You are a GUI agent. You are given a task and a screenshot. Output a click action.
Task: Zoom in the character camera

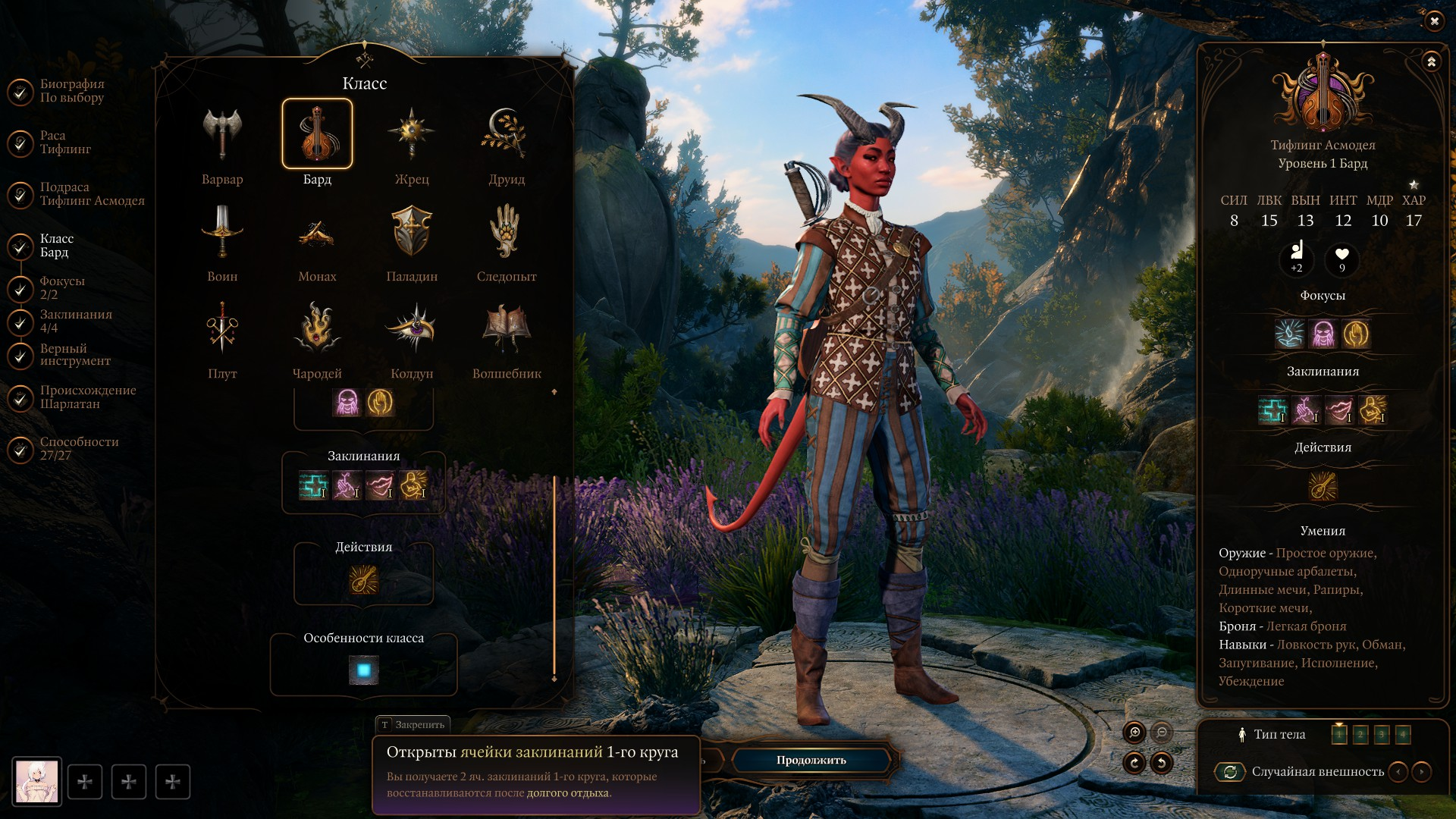(1134, 733)
